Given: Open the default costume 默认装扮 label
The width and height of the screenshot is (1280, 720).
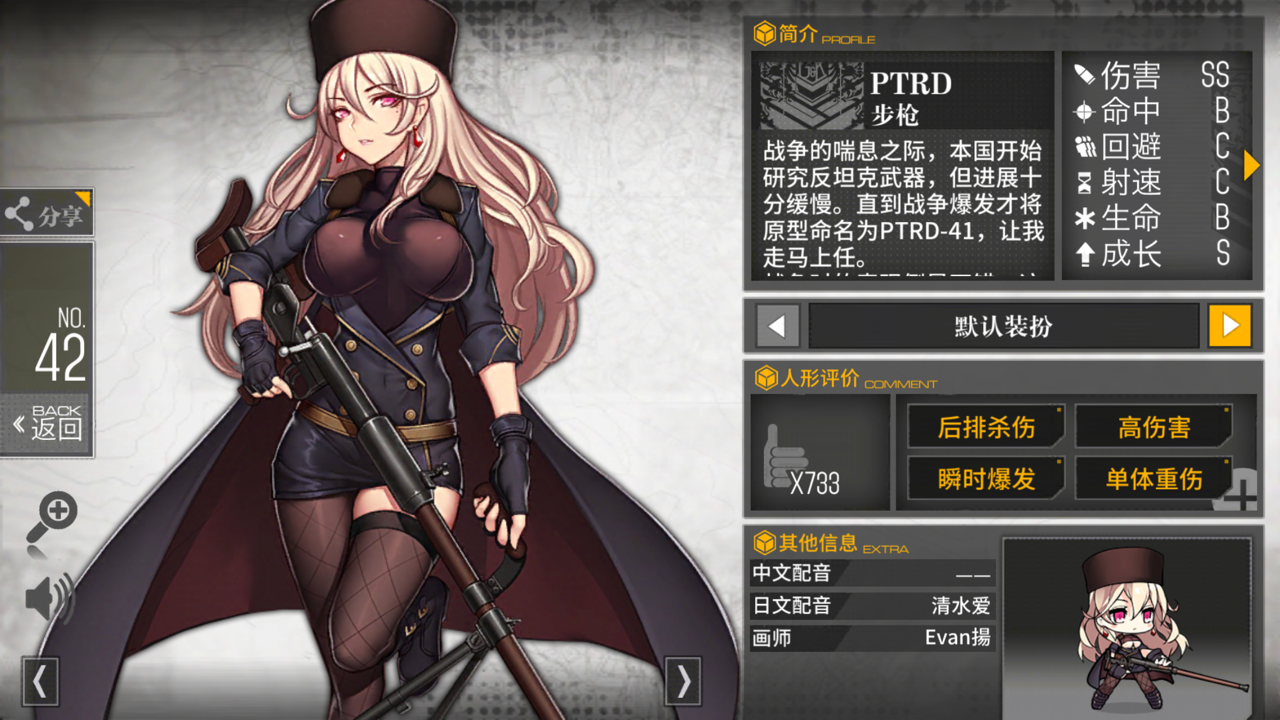Looking at the screenshot, I should tap(1003, 326).
